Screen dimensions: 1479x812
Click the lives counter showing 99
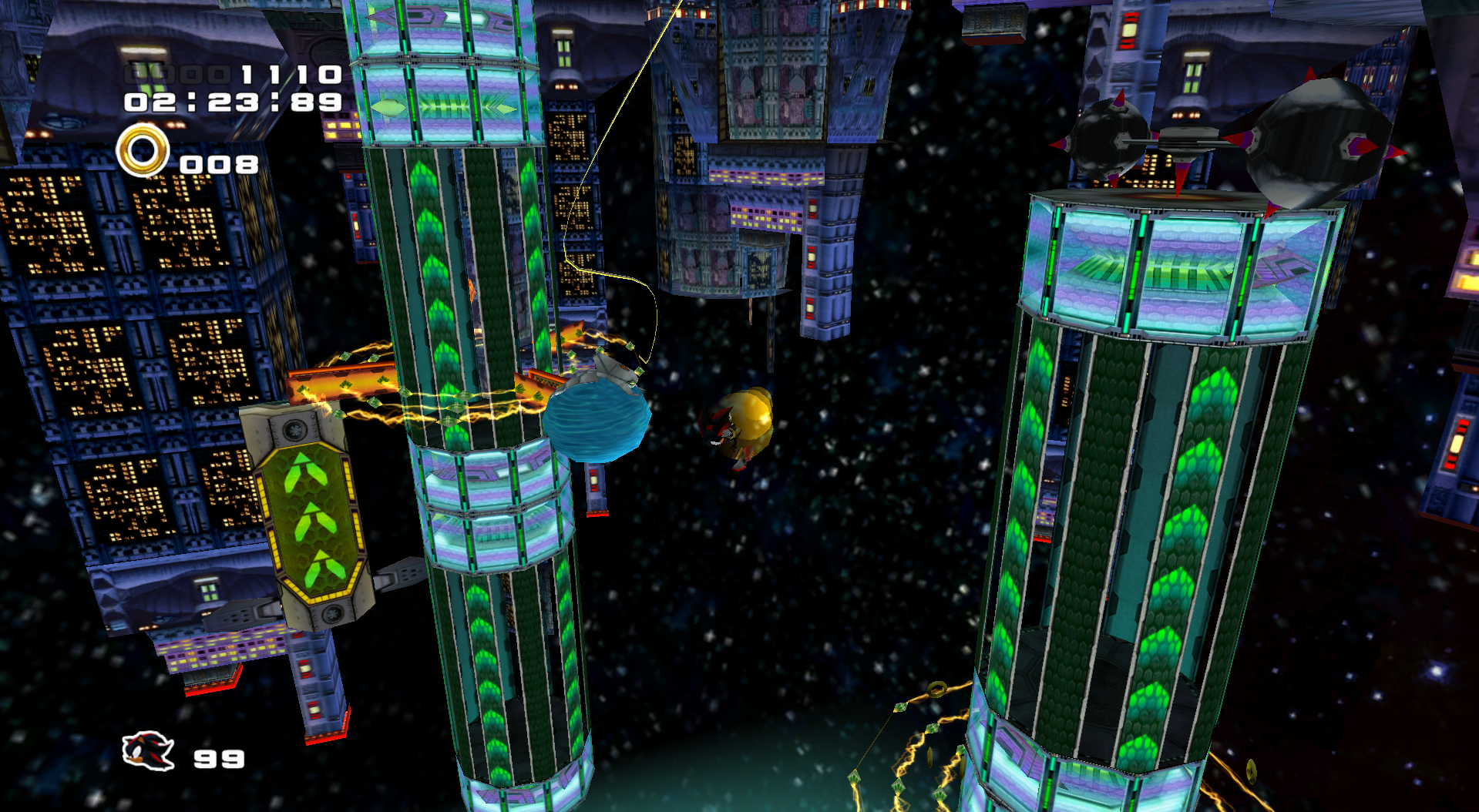coord(220,759)
